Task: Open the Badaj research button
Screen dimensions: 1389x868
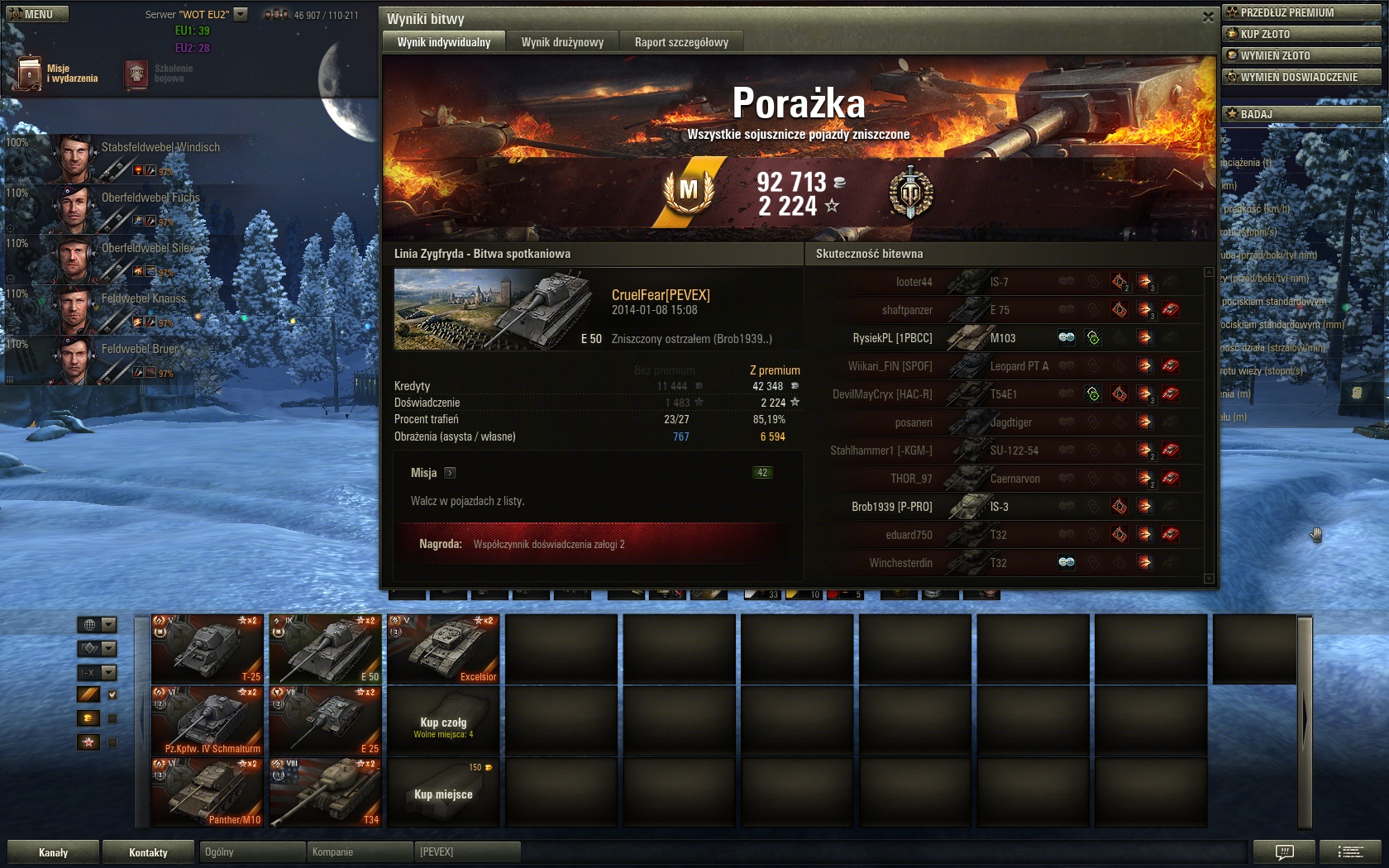Action: pos(1301,114)
